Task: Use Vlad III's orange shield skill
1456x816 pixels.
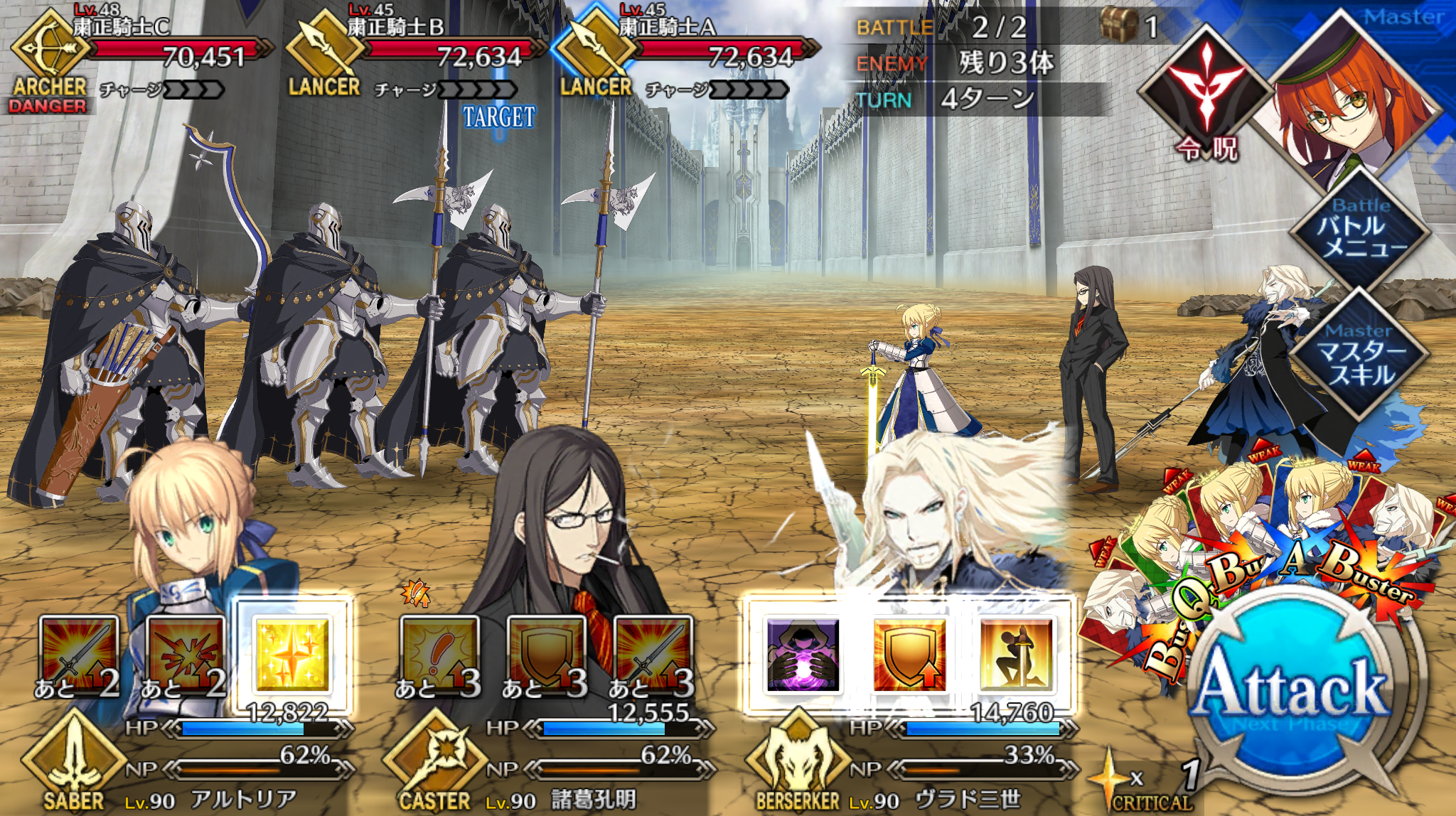Action: coord(909,654)
